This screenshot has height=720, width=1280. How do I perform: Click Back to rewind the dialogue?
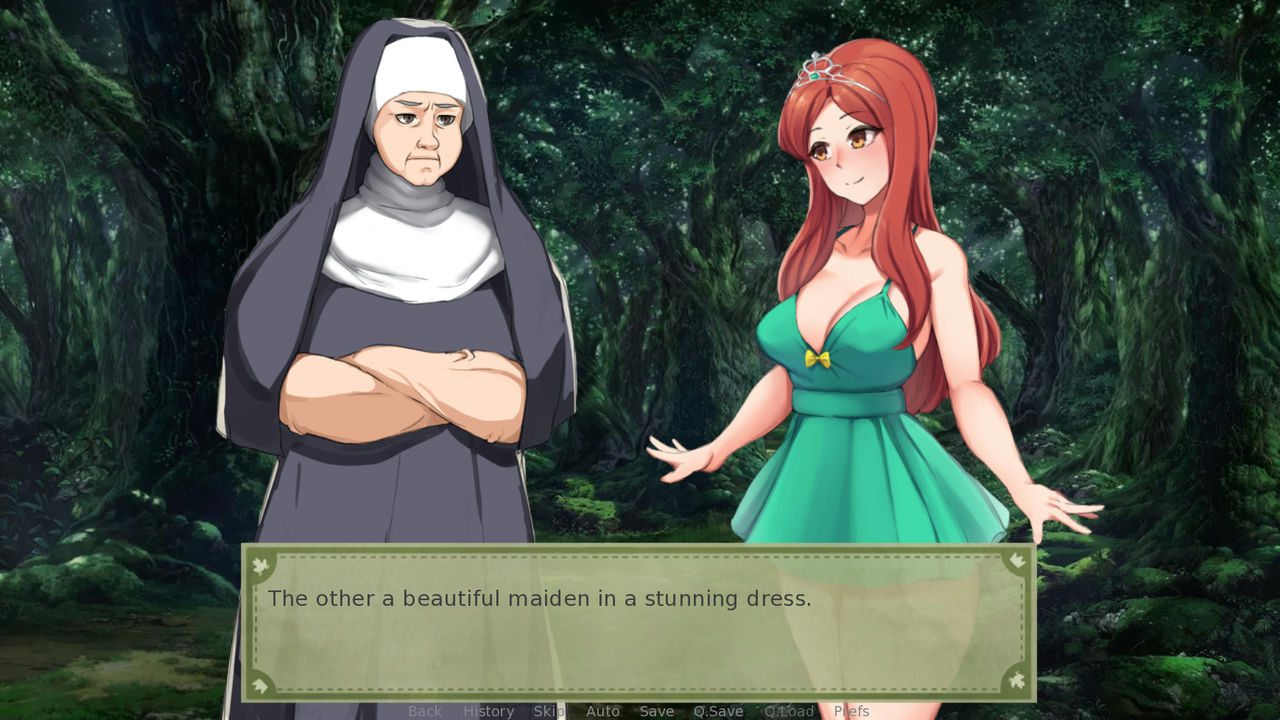[424, 711]
